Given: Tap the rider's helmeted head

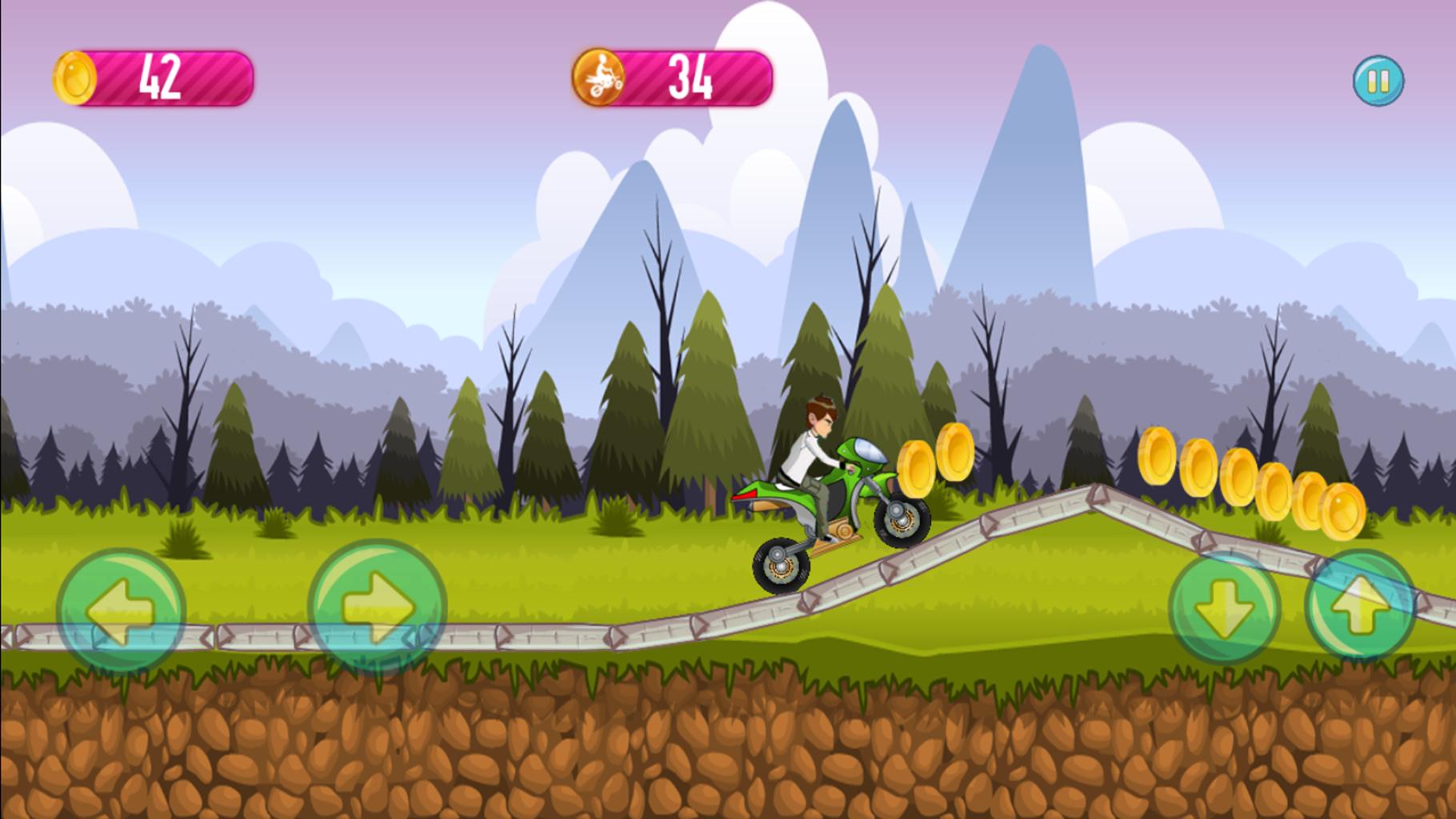Looking at the screenshot, I should click(821, 410).
